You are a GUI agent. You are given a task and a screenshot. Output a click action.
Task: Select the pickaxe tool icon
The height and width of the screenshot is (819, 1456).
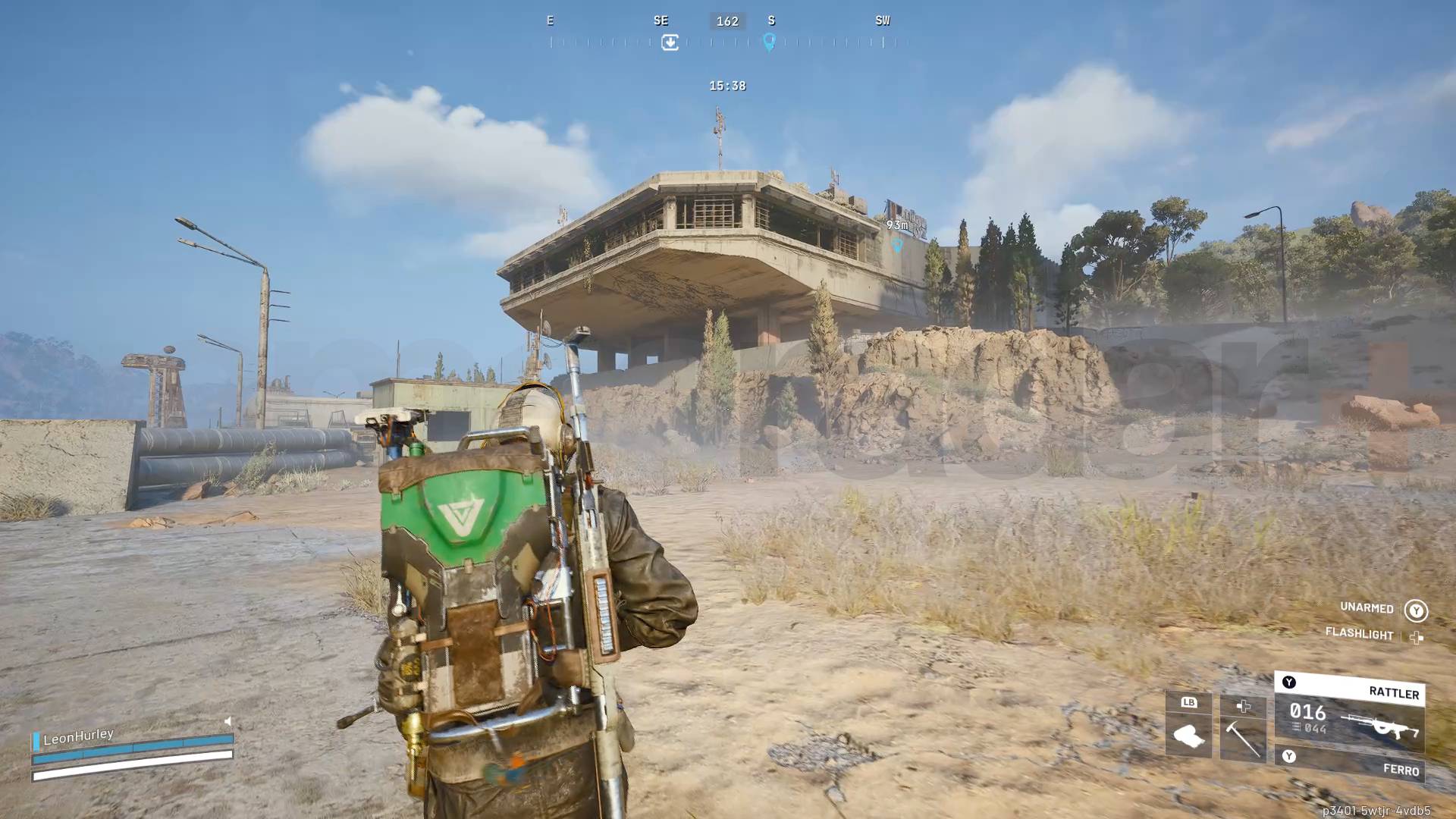1244,739
